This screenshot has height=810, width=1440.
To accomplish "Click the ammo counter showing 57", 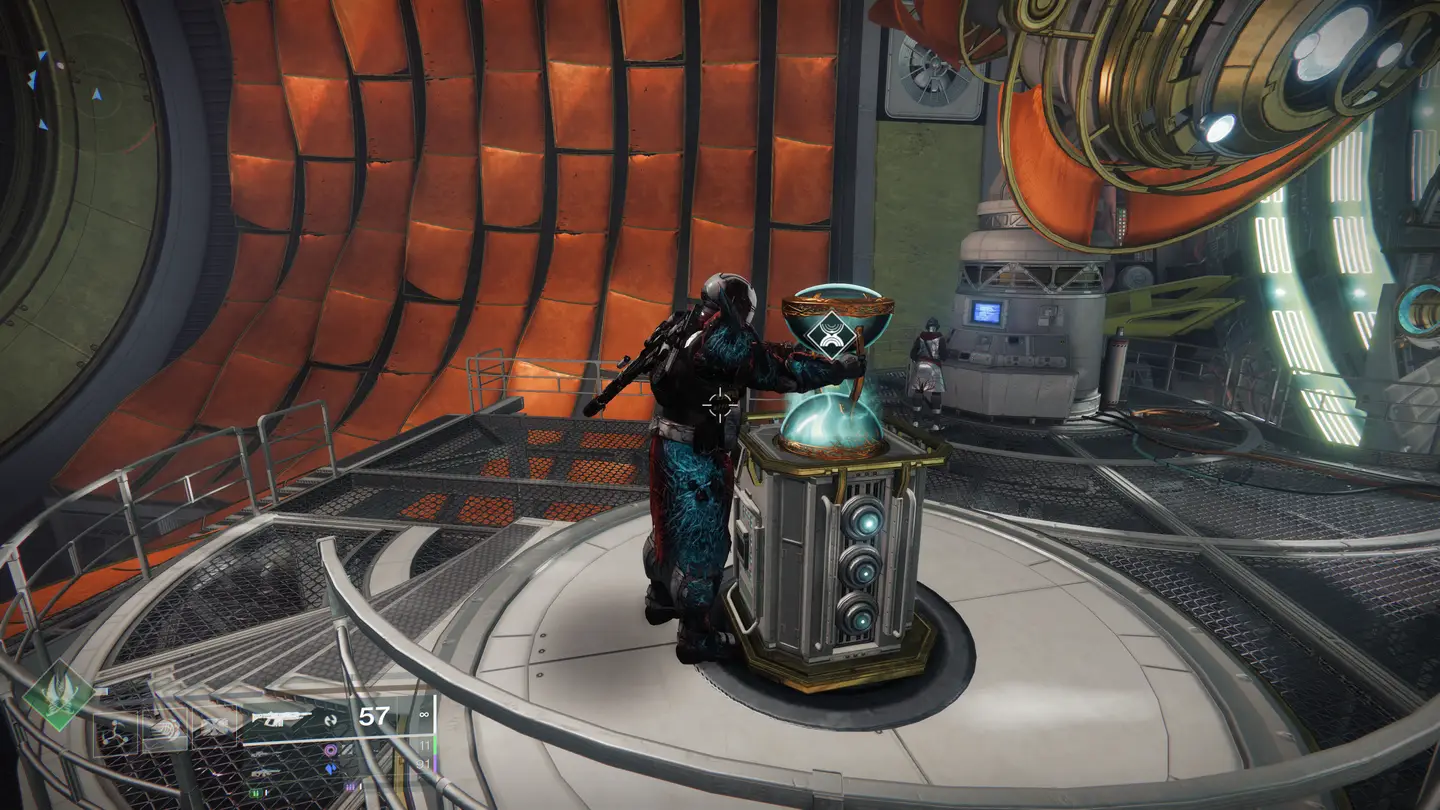I will [x=374, y=716].
